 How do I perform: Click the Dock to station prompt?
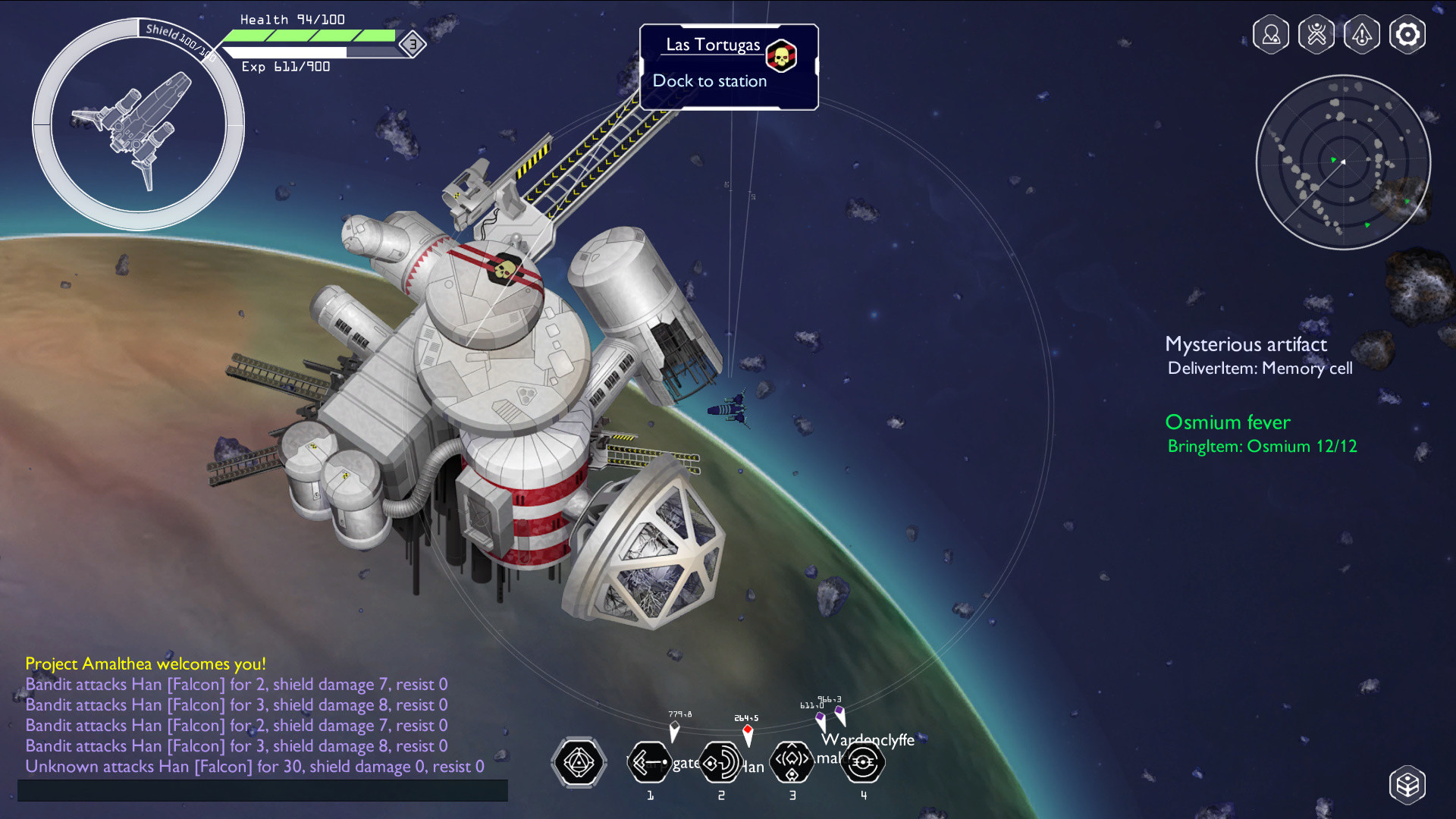[709, 81]
